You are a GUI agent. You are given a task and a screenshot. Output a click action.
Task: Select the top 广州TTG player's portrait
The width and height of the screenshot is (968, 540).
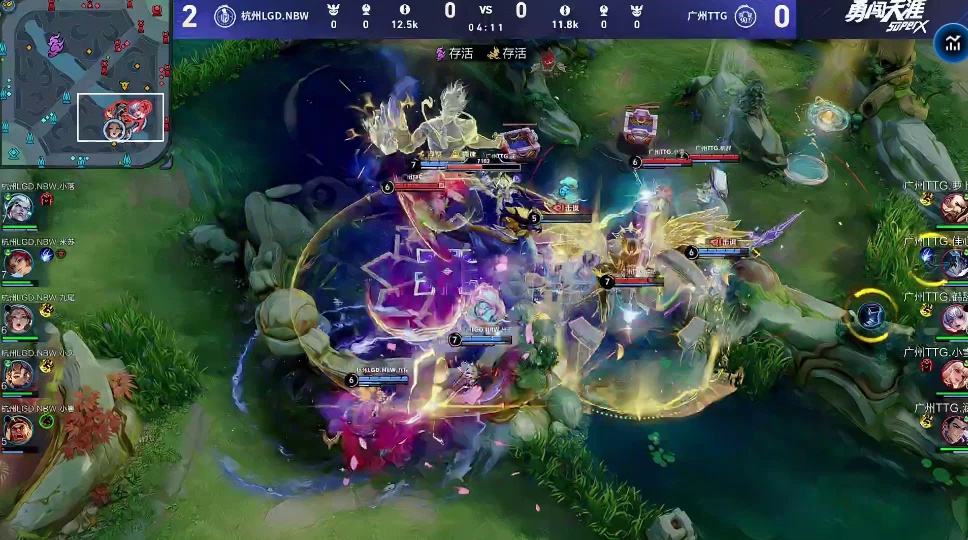pyautogui.click(x=953, y=207)
